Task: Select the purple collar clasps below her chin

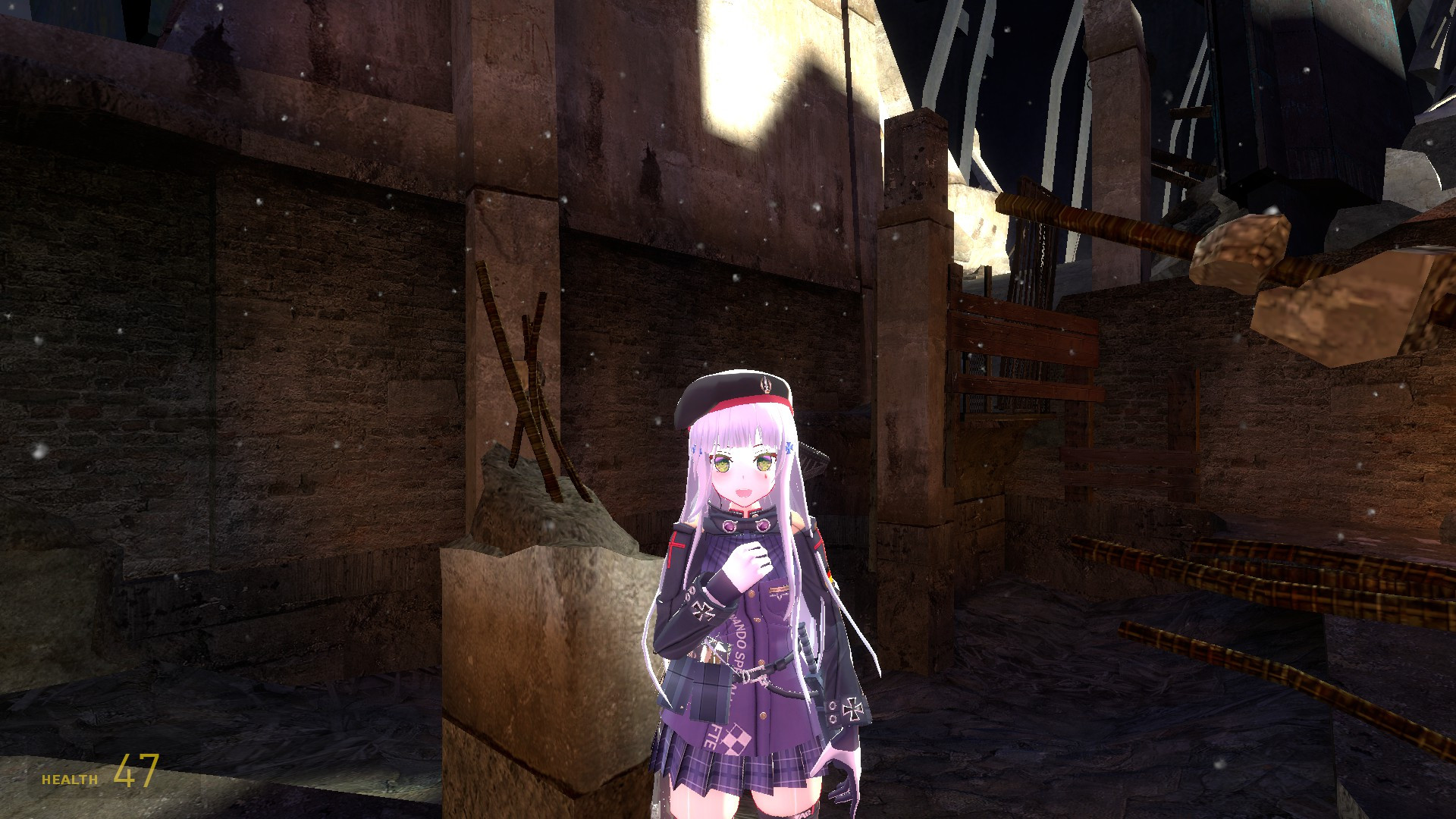Action: point(745,525)
